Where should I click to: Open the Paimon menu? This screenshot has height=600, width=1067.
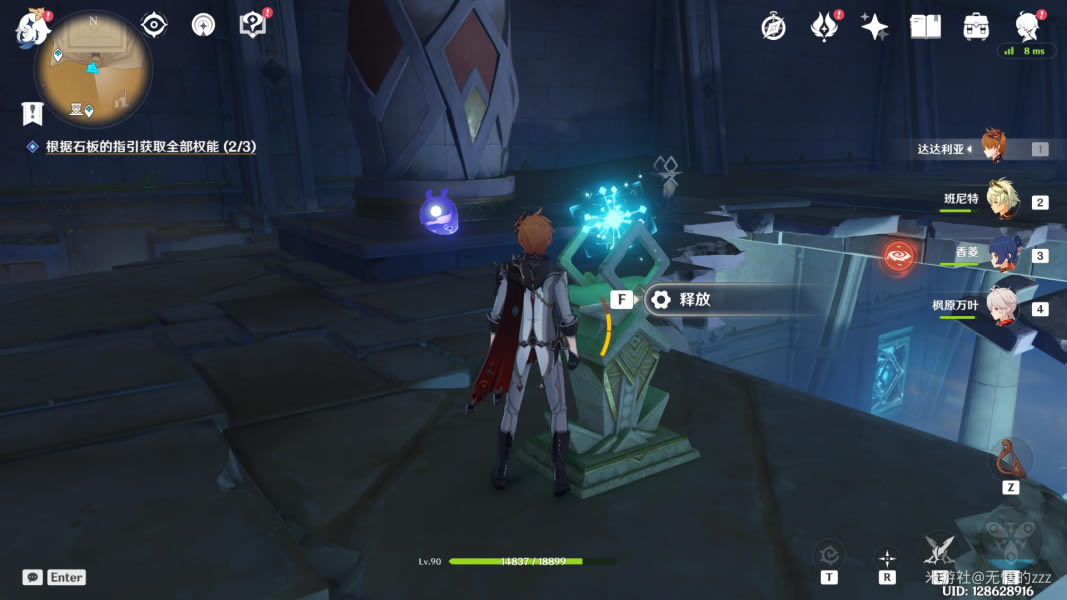(x=33, y=29)
